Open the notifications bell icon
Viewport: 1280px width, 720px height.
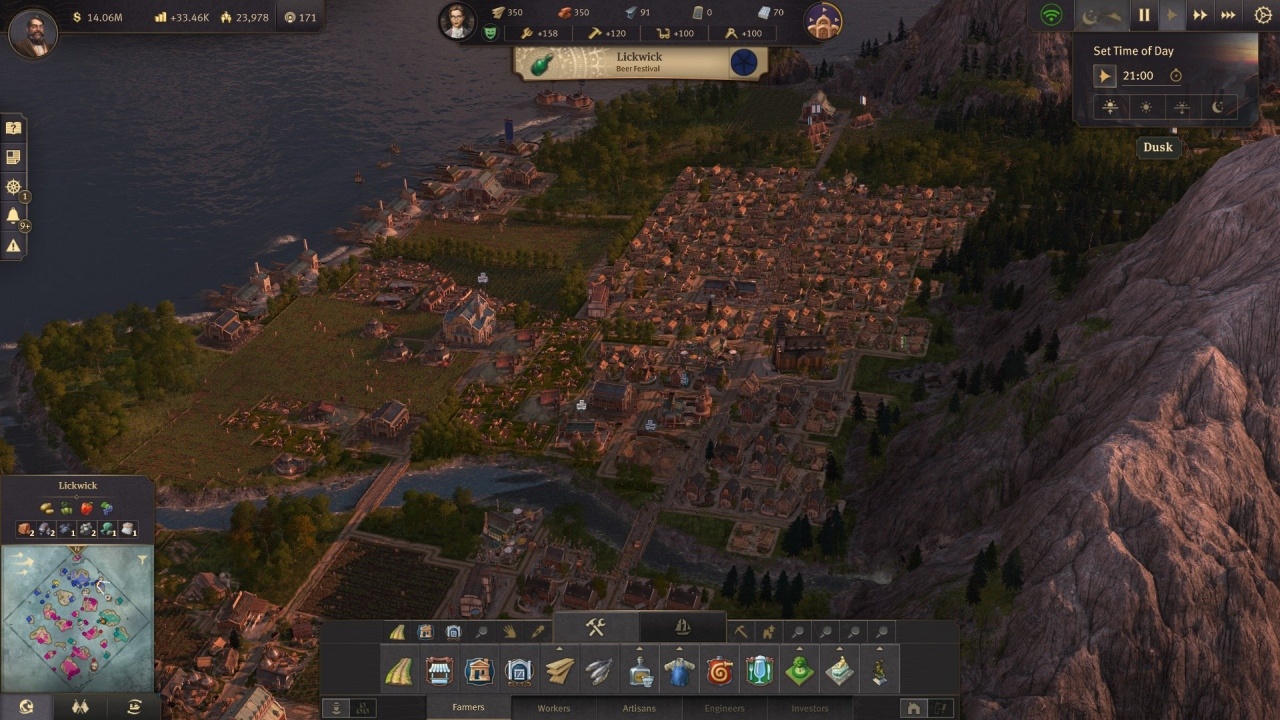(13, 215)
